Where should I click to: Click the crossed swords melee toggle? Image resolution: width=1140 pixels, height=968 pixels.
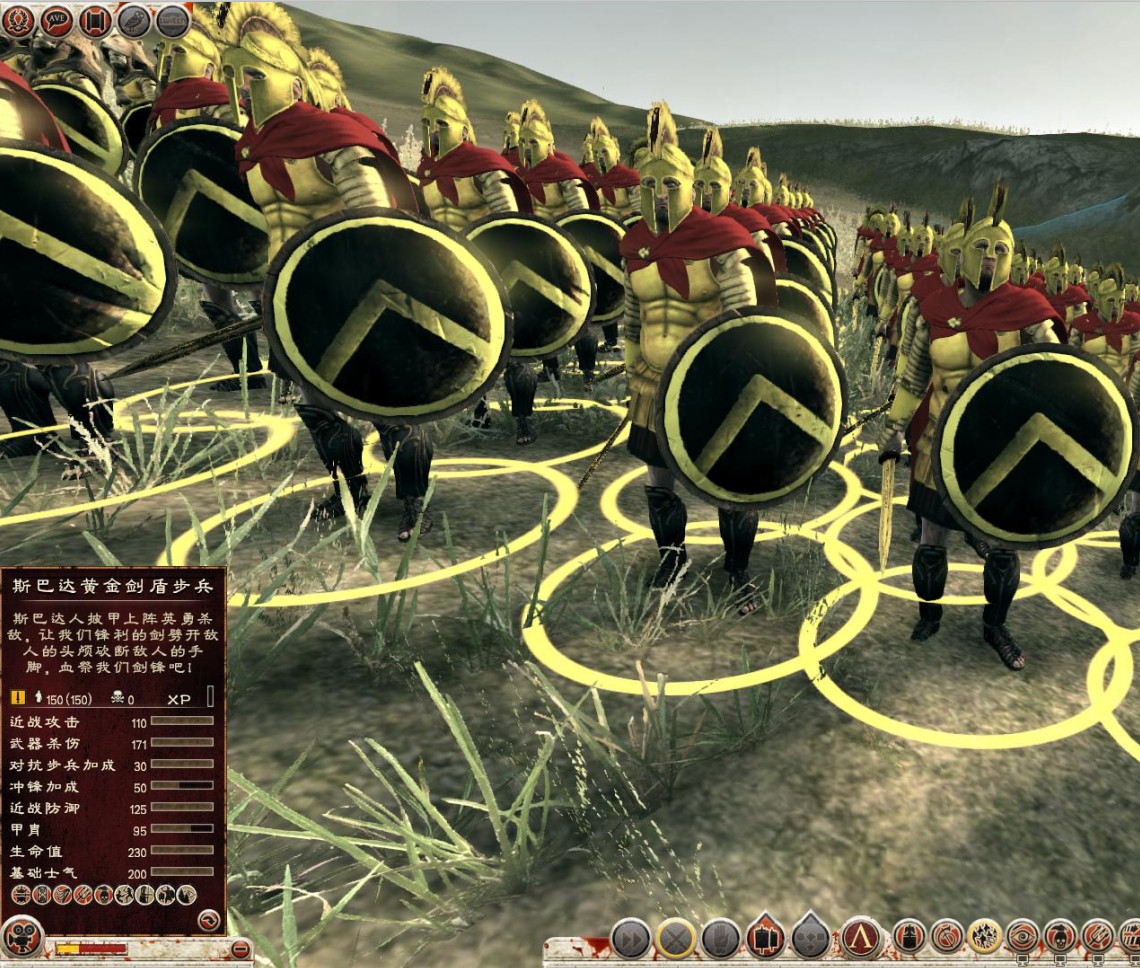point(676,939)
